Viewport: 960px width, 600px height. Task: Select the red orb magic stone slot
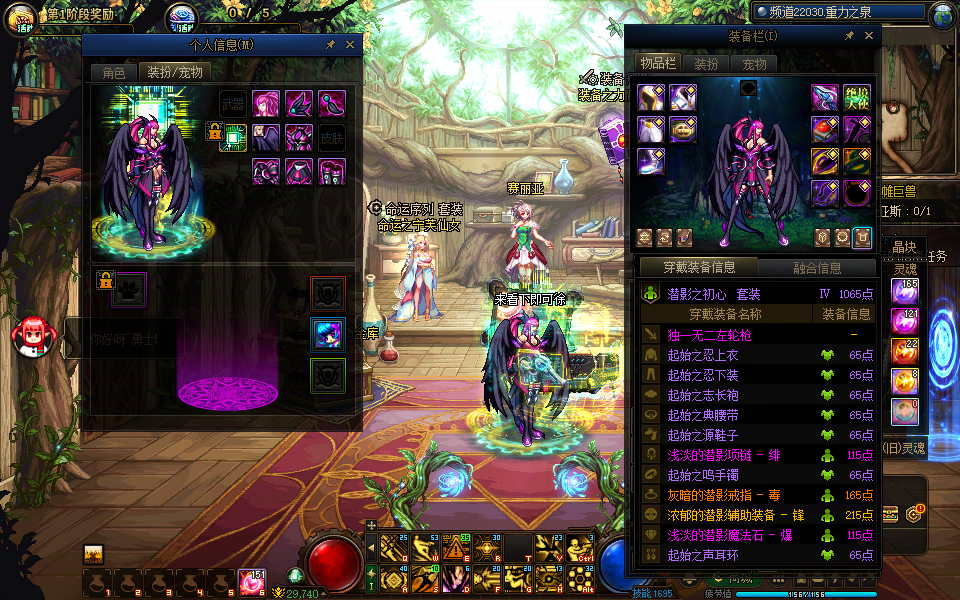point(825,129)
